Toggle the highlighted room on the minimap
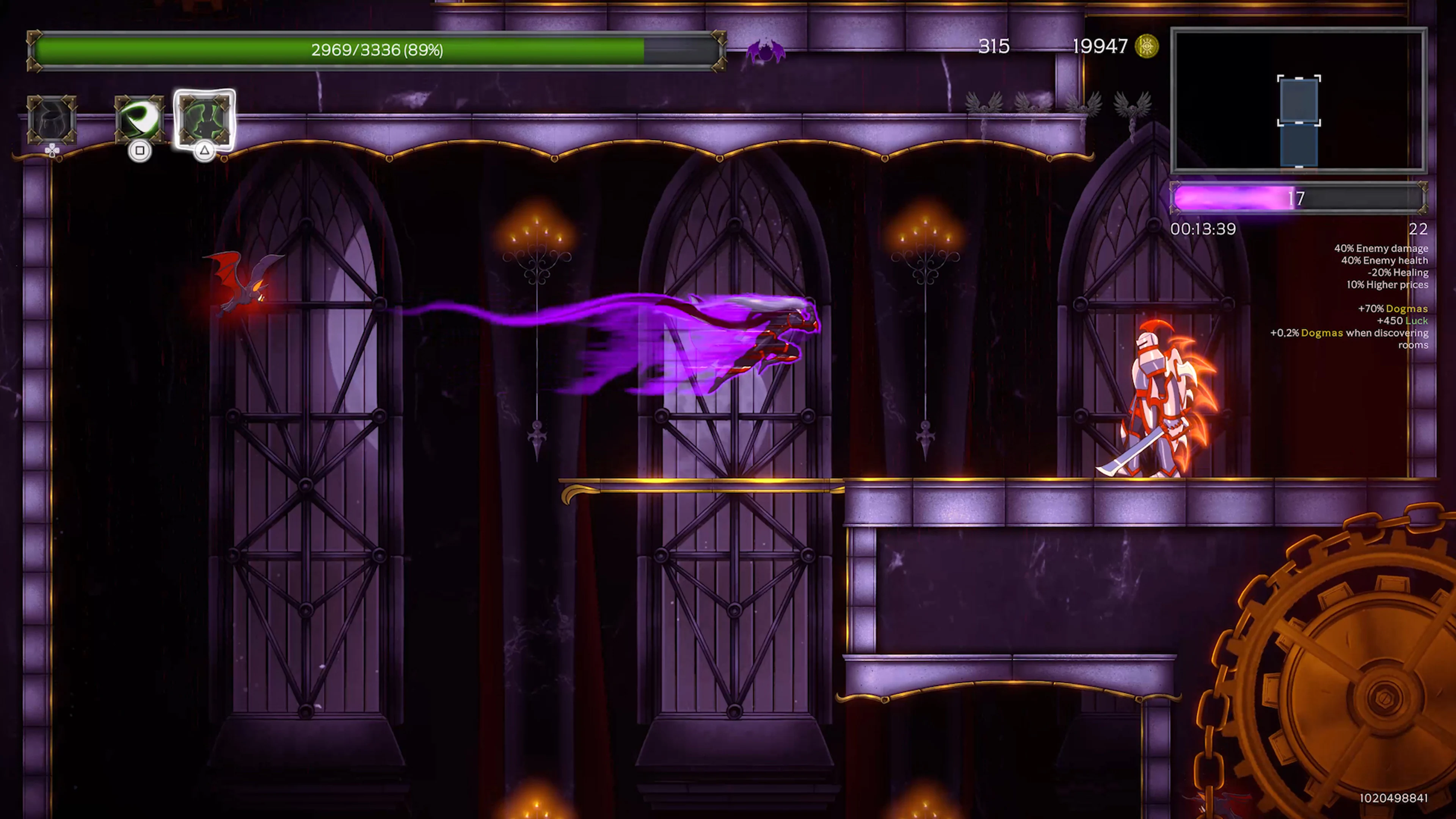 click(x=1299, y=102)
